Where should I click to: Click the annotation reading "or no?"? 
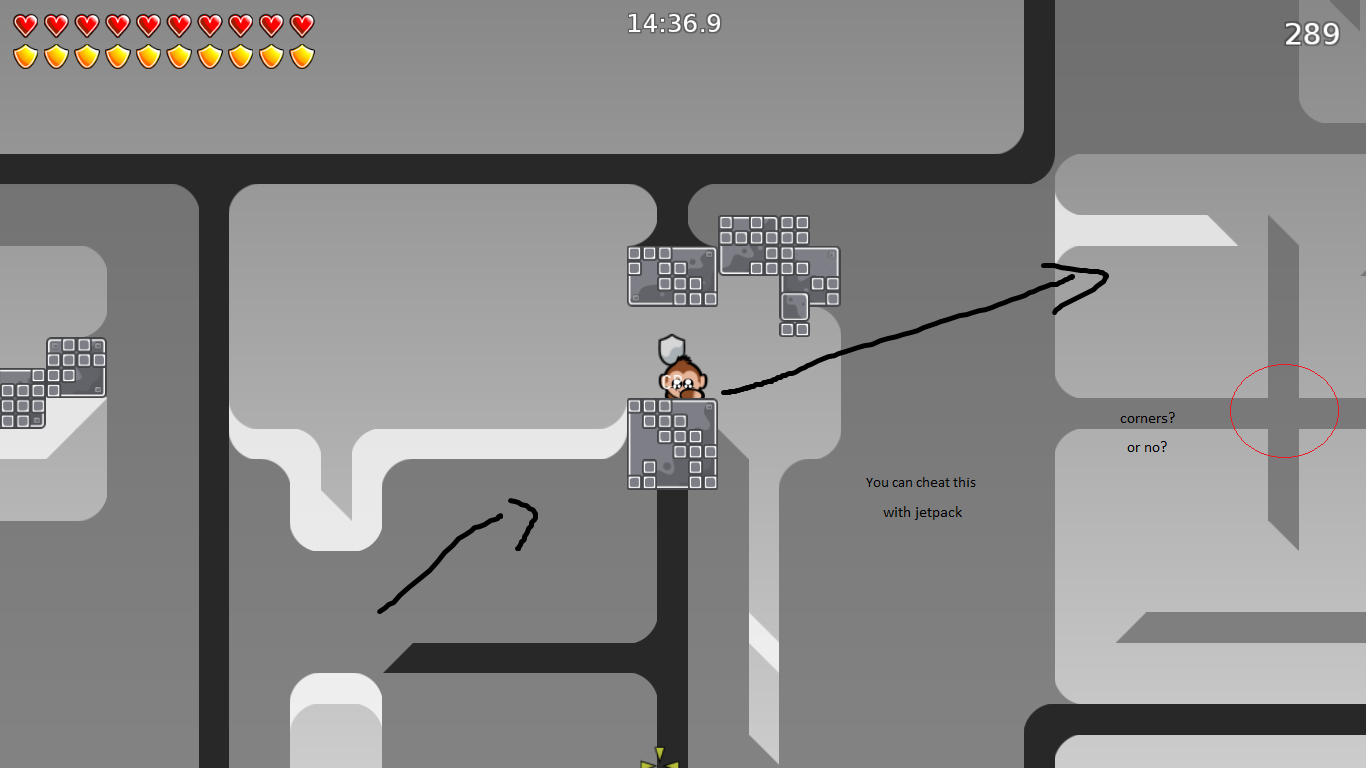pyautogui.click(x=1148, y=447)
